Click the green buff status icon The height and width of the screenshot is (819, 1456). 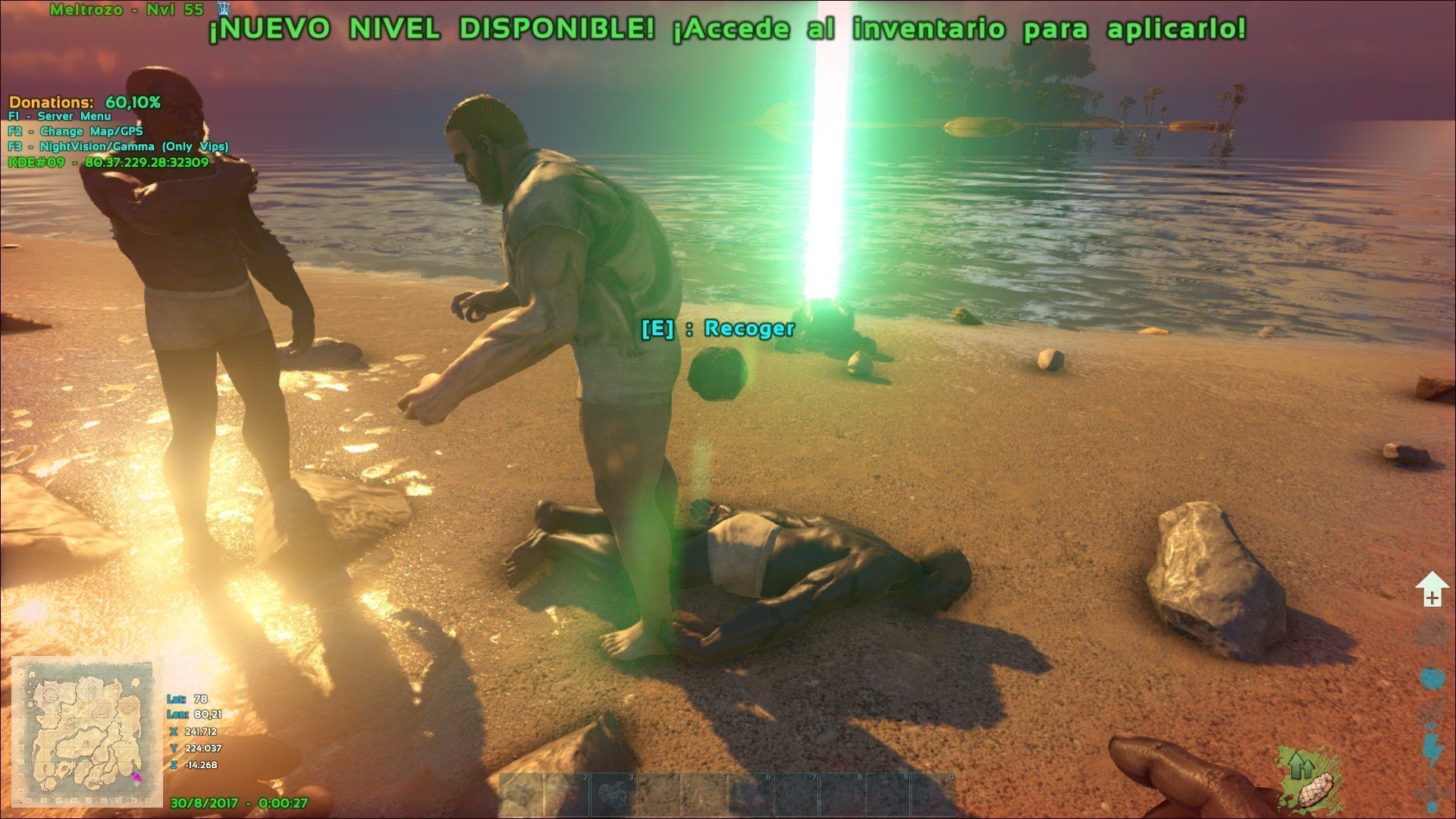pyautogui.click(x=1307, y=777)
